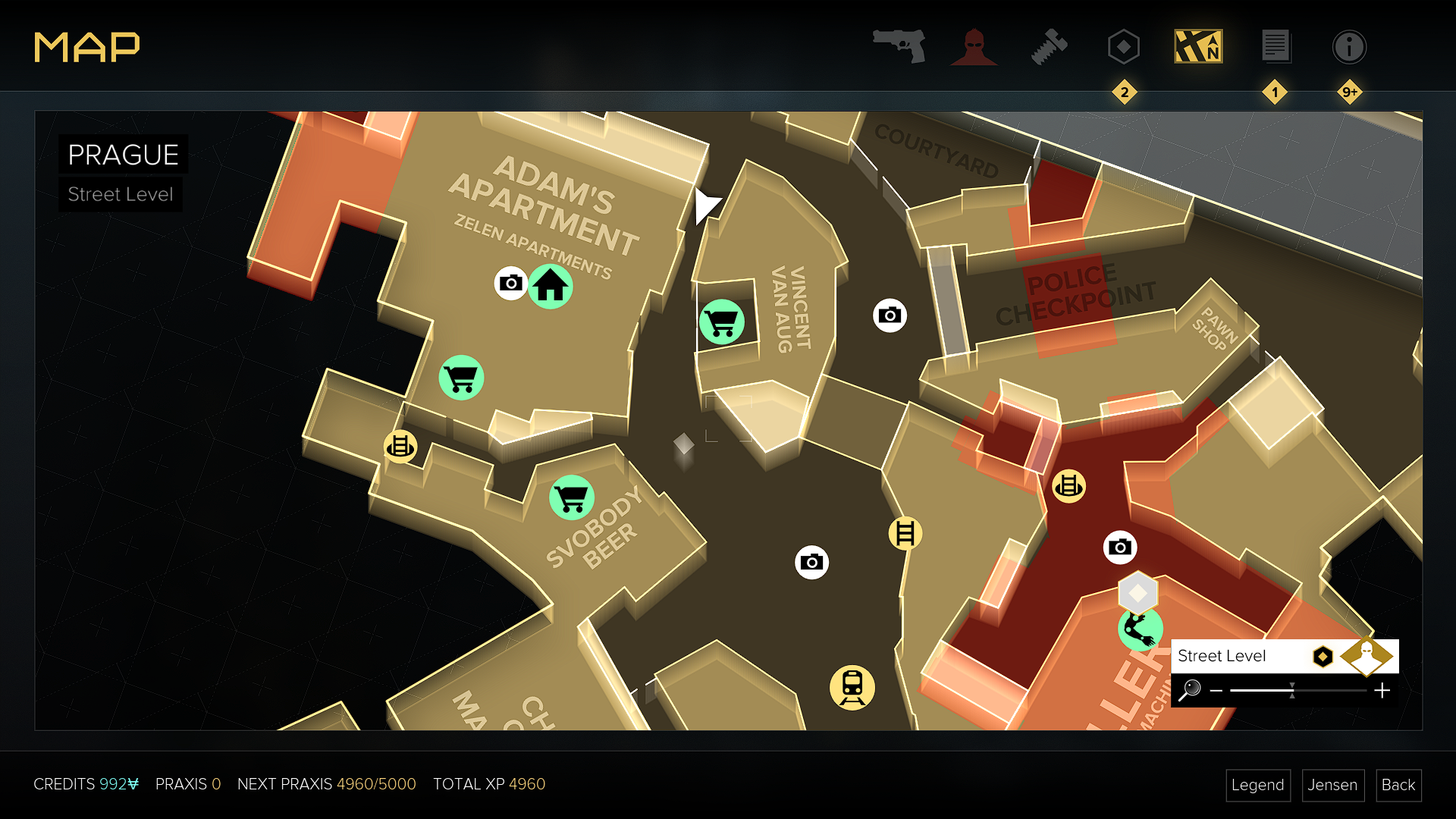The height and width of the screenshot is (819, 1456).
Task: Zoom out with the minus button
Action: [x=1216, y=690]
